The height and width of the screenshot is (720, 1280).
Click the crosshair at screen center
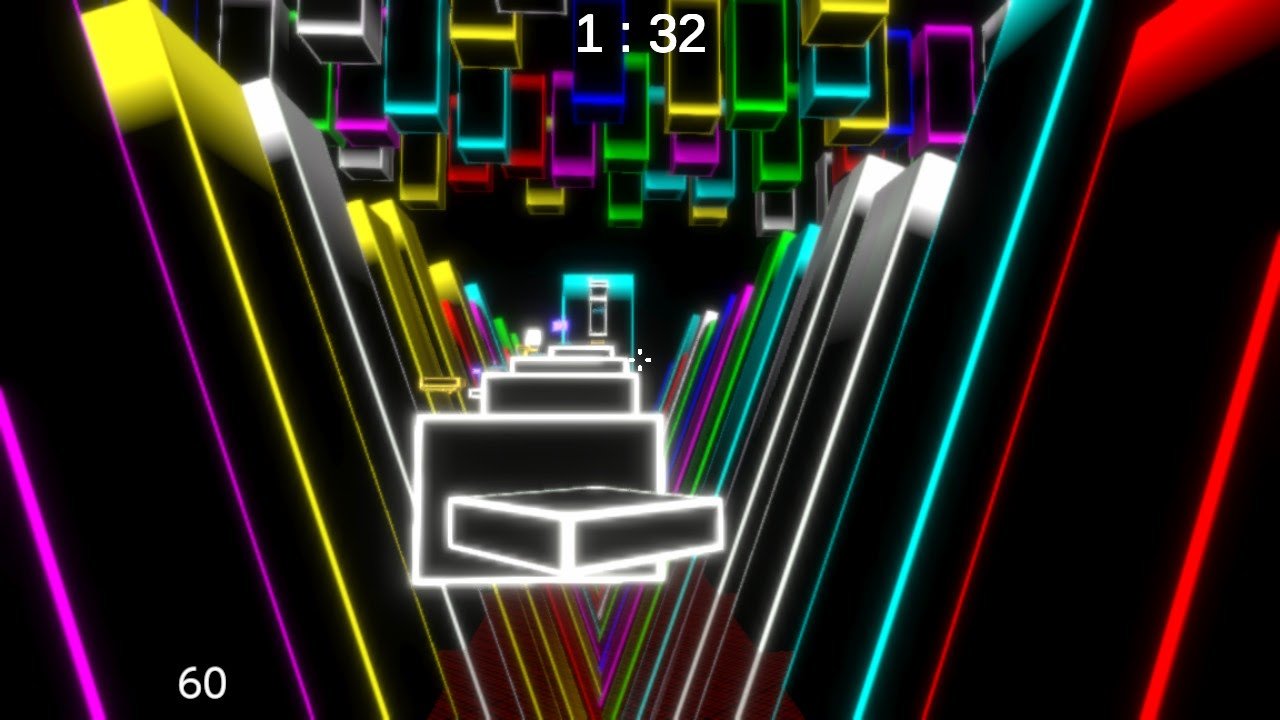640,360
